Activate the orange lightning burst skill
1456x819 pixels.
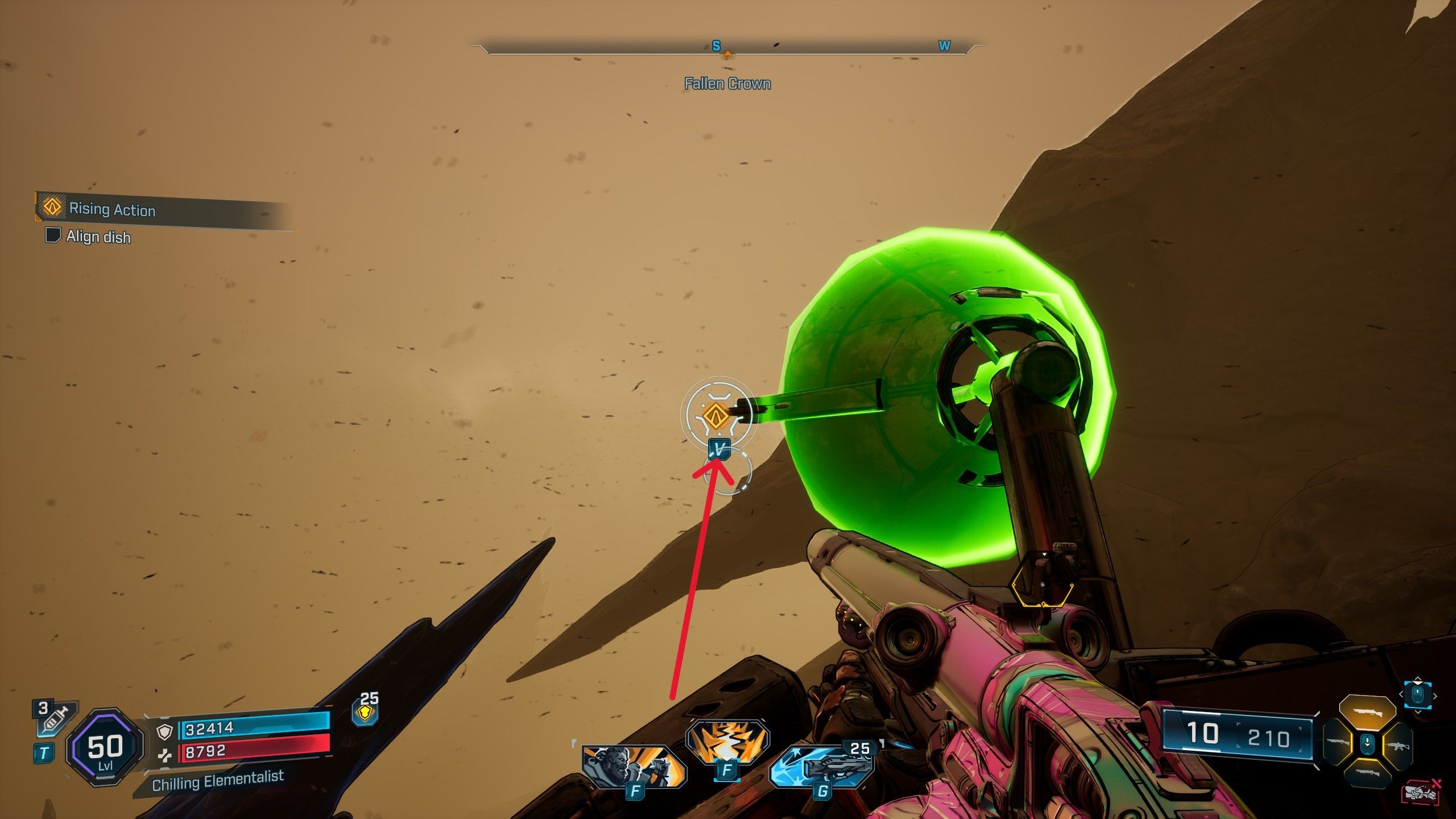click(727, 741)
